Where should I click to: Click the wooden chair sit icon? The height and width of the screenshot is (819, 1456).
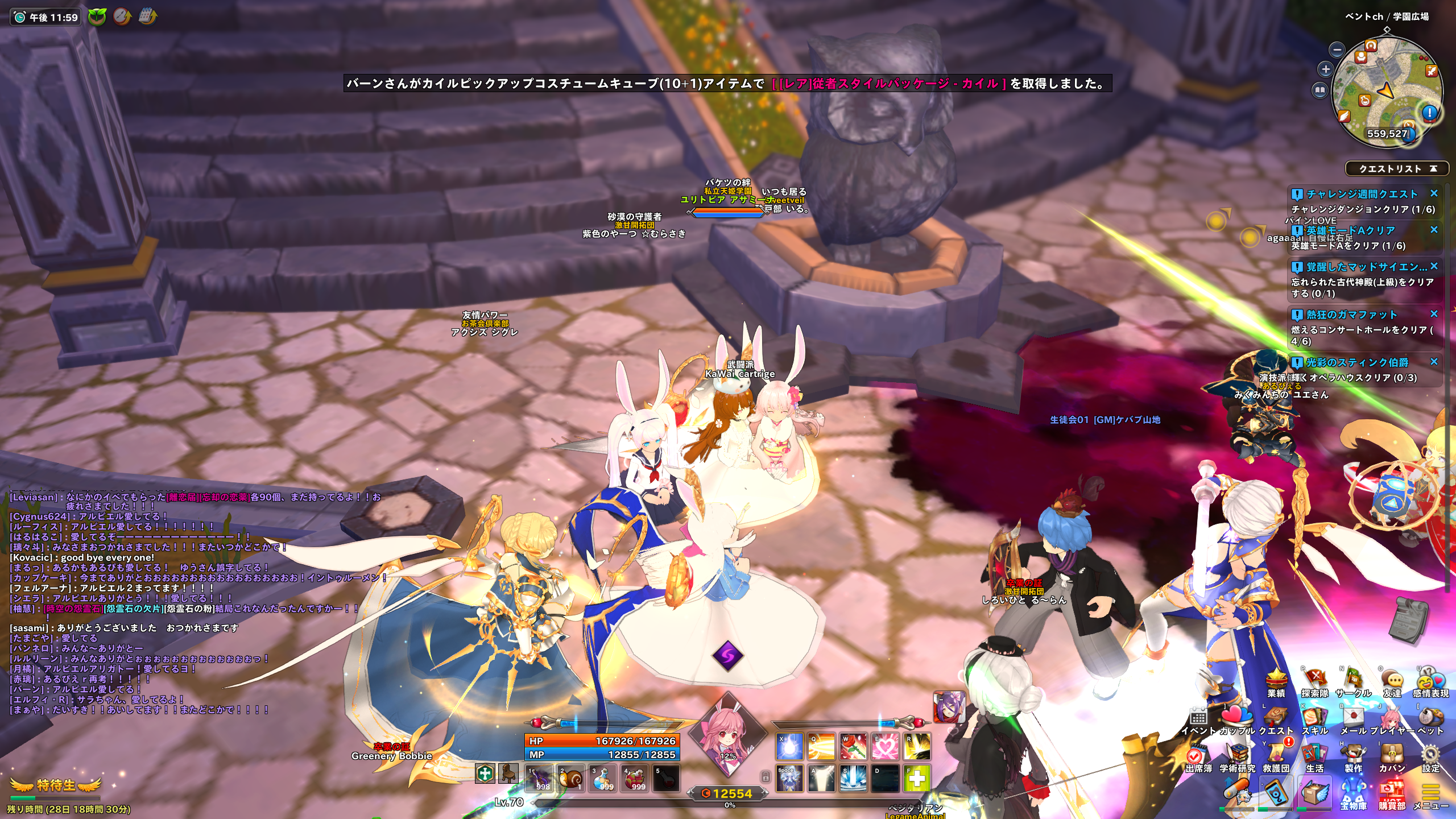tap(508, 773)
